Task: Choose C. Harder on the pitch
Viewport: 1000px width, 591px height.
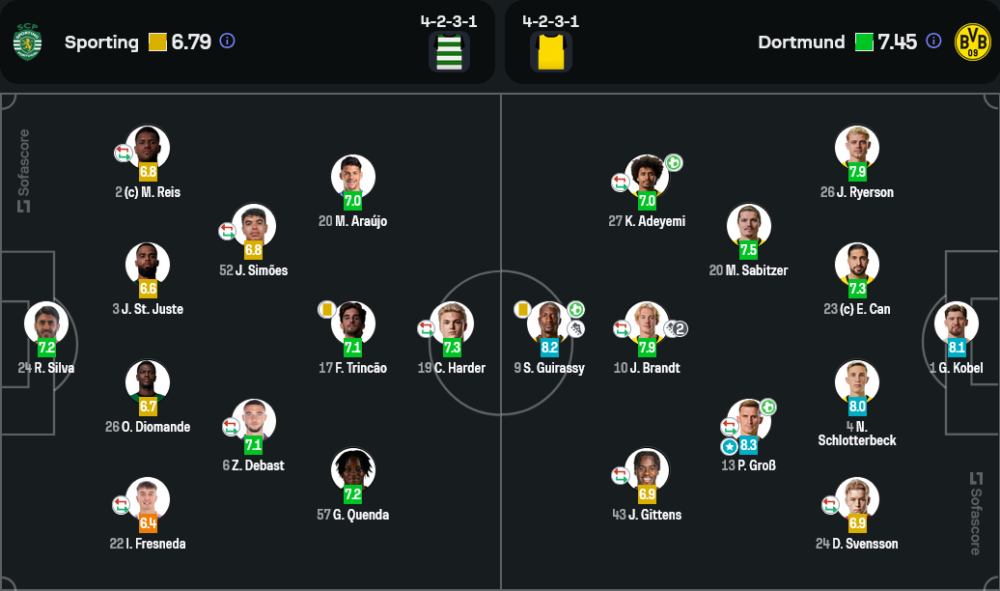Action: pos(452,324)
